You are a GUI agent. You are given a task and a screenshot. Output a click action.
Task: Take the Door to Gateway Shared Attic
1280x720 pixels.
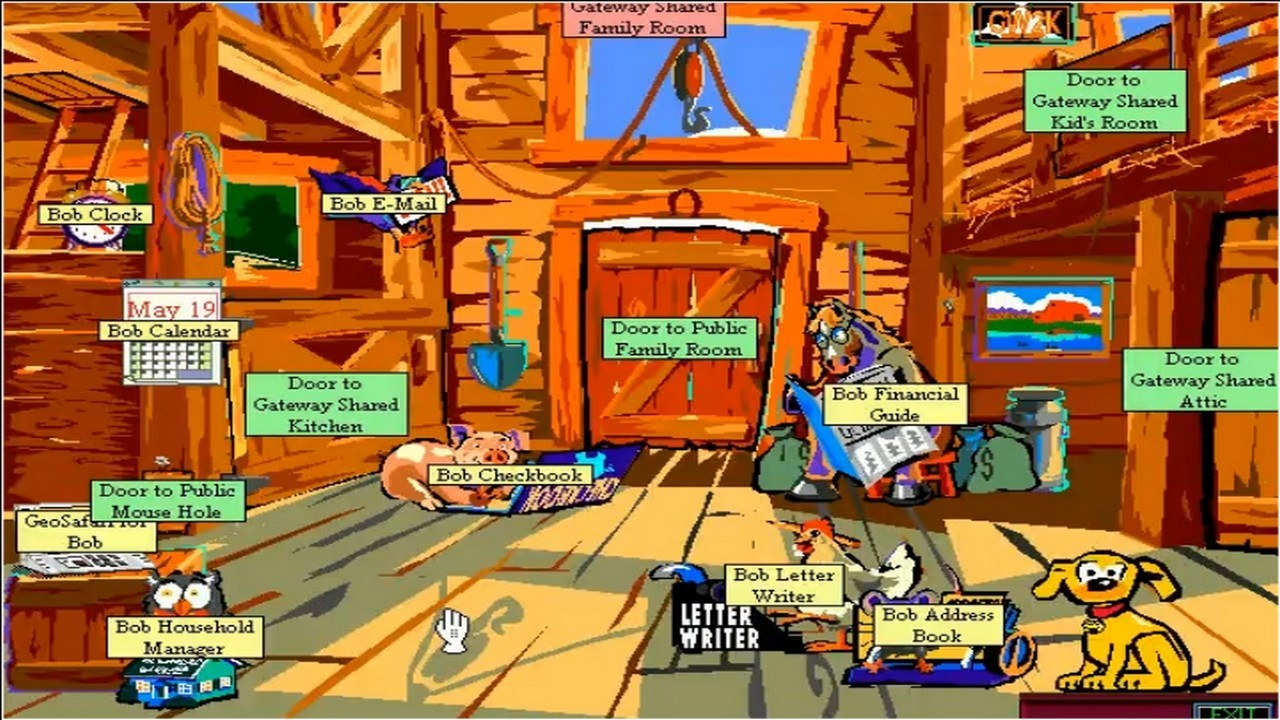click(1202, 379)
